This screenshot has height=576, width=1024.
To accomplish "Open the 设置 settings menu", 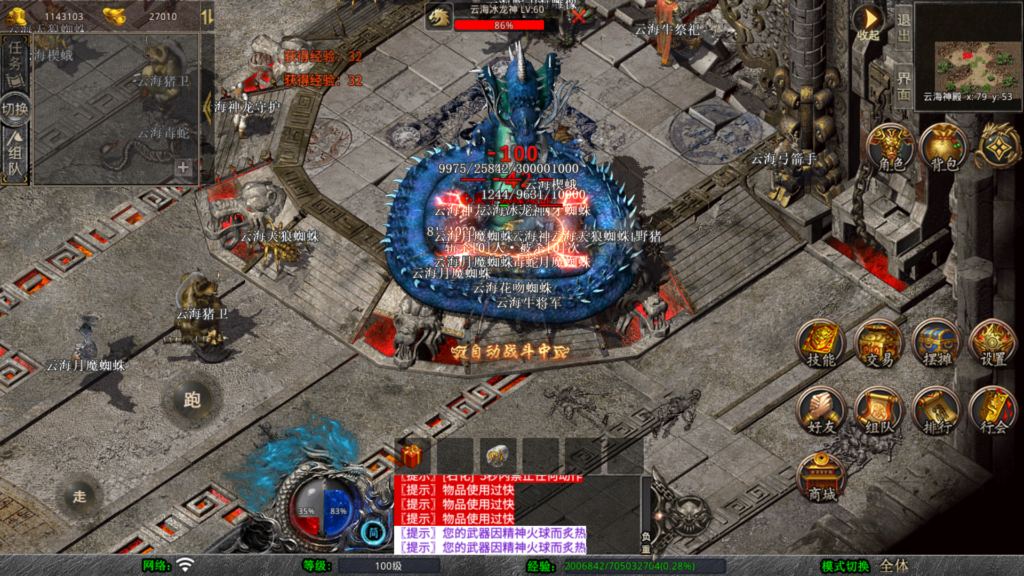I will [x=993, y=345].
